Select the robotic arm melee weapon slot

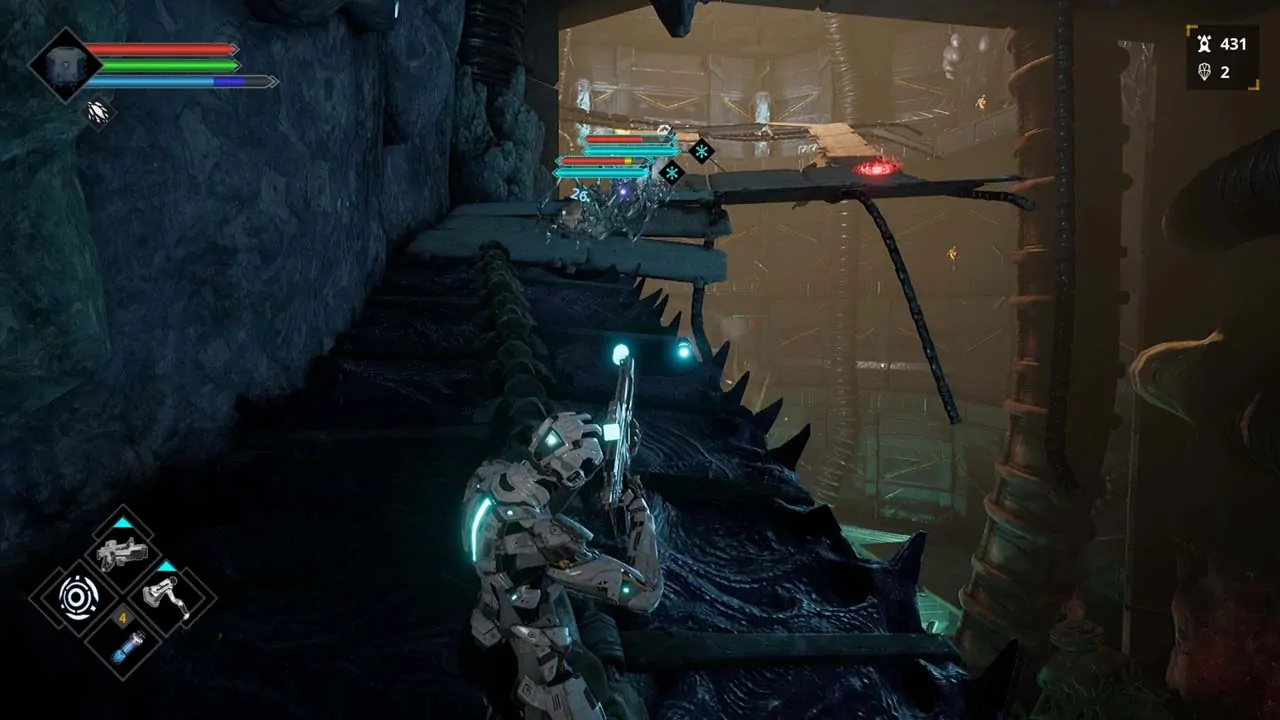167,597
